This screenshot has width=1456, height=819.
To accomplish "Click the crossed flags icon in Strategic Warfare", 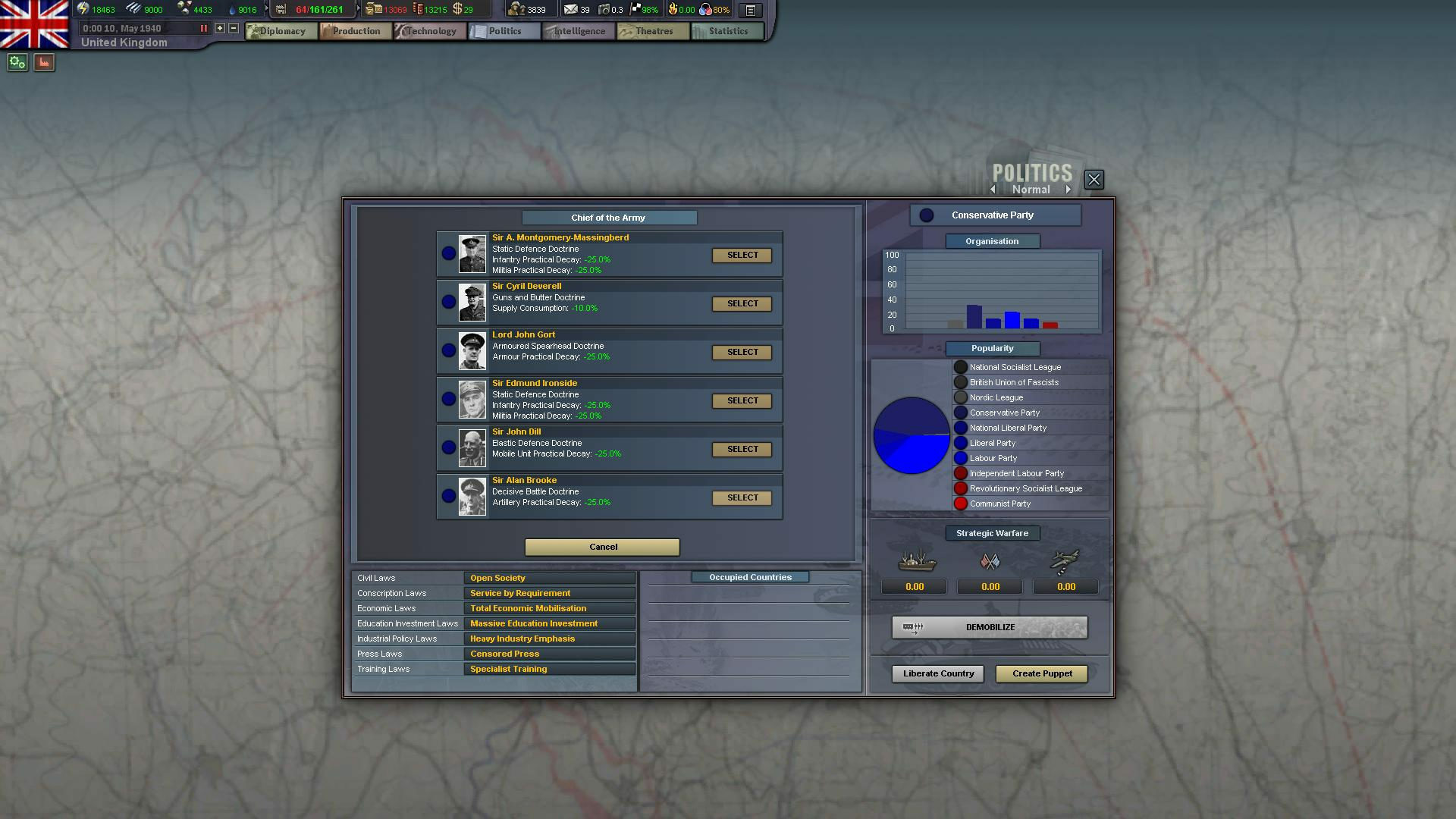I will (990, 561).
